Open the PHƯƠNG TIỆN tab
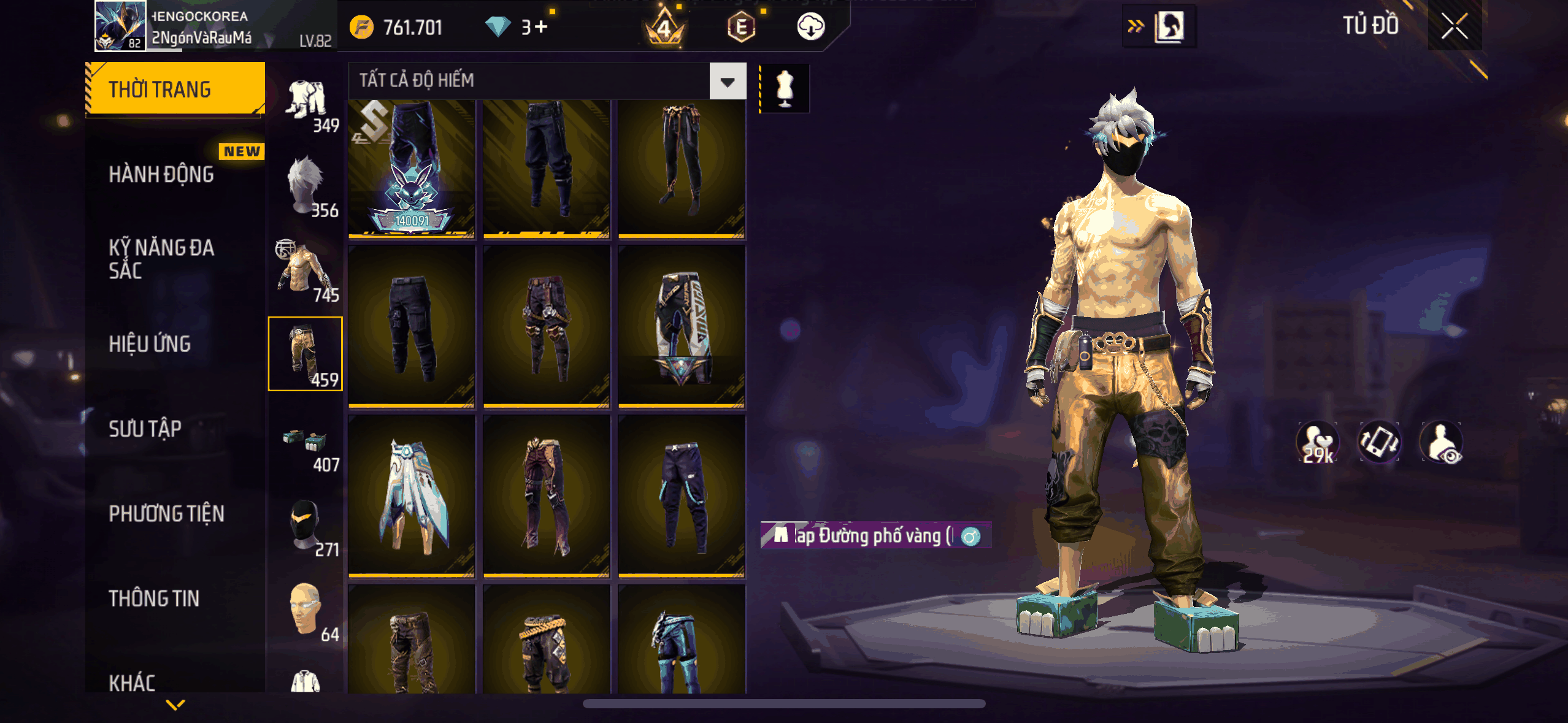 click(167, 513)
